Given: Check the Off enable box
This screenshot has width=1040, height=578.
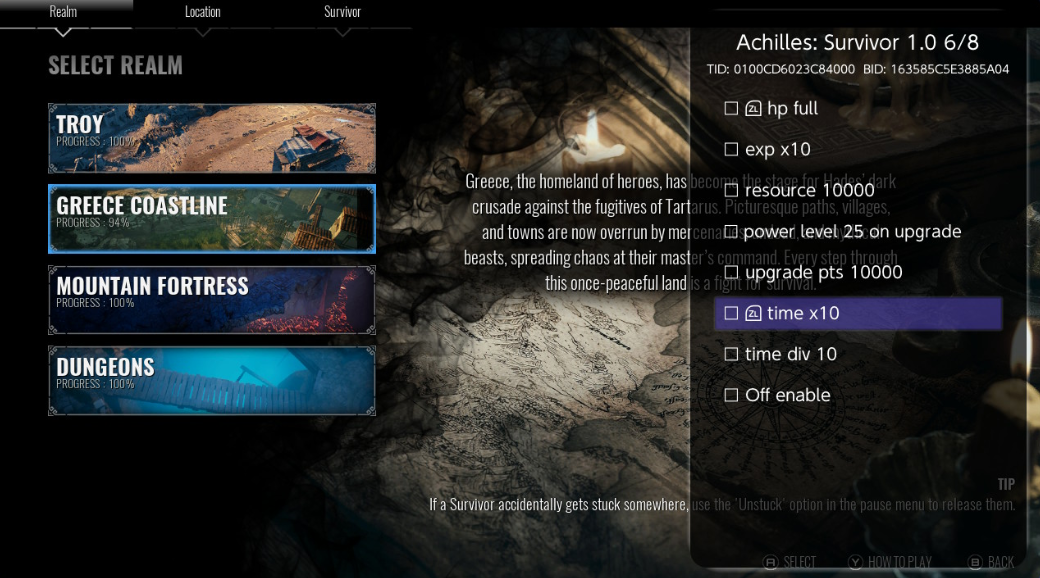Looking at the screenshot, I should point(731,395).
